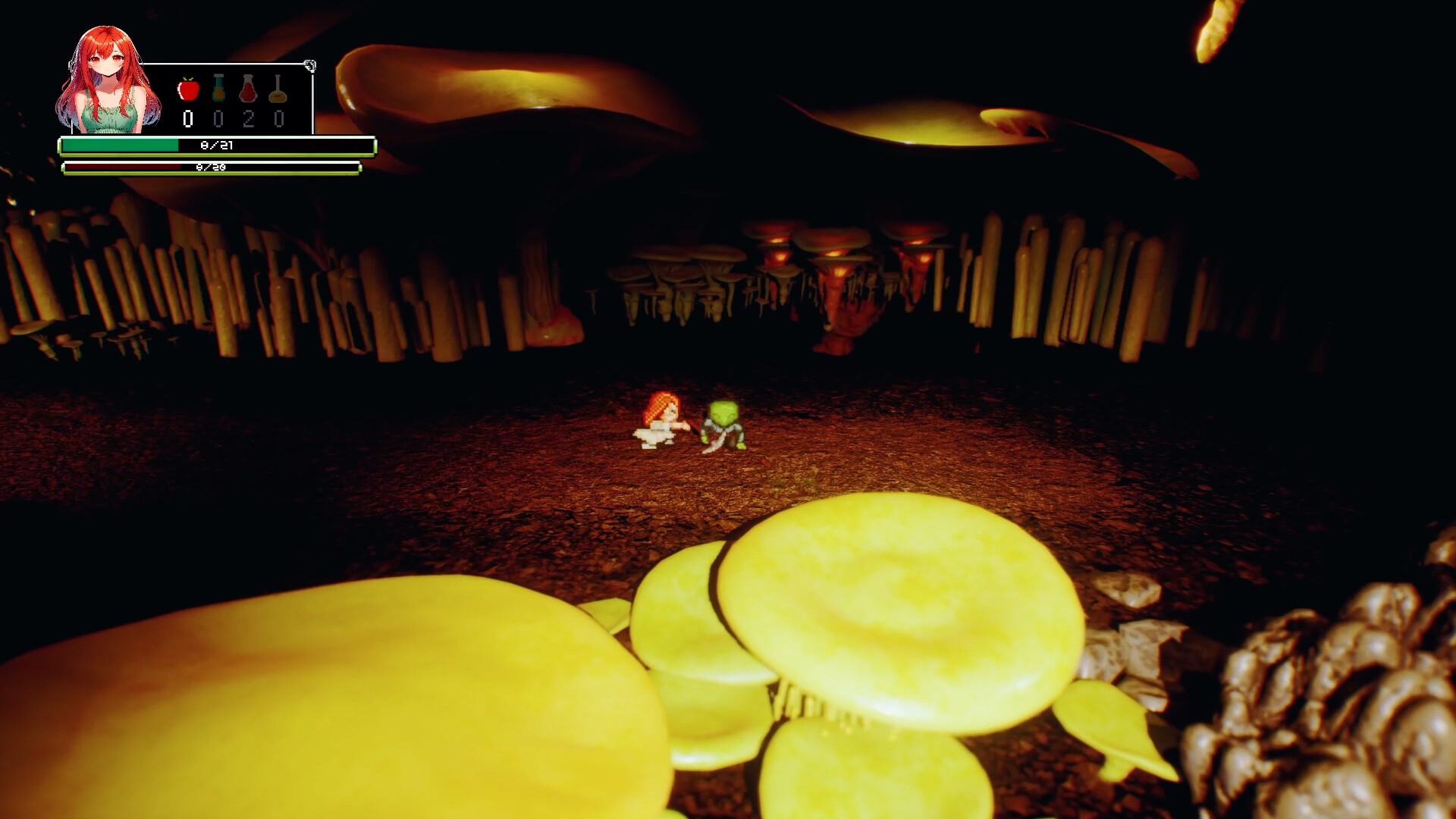The image size is (1456, 819).
Task: Click the green HP bar showing 8/21
Action: [216, 144]
